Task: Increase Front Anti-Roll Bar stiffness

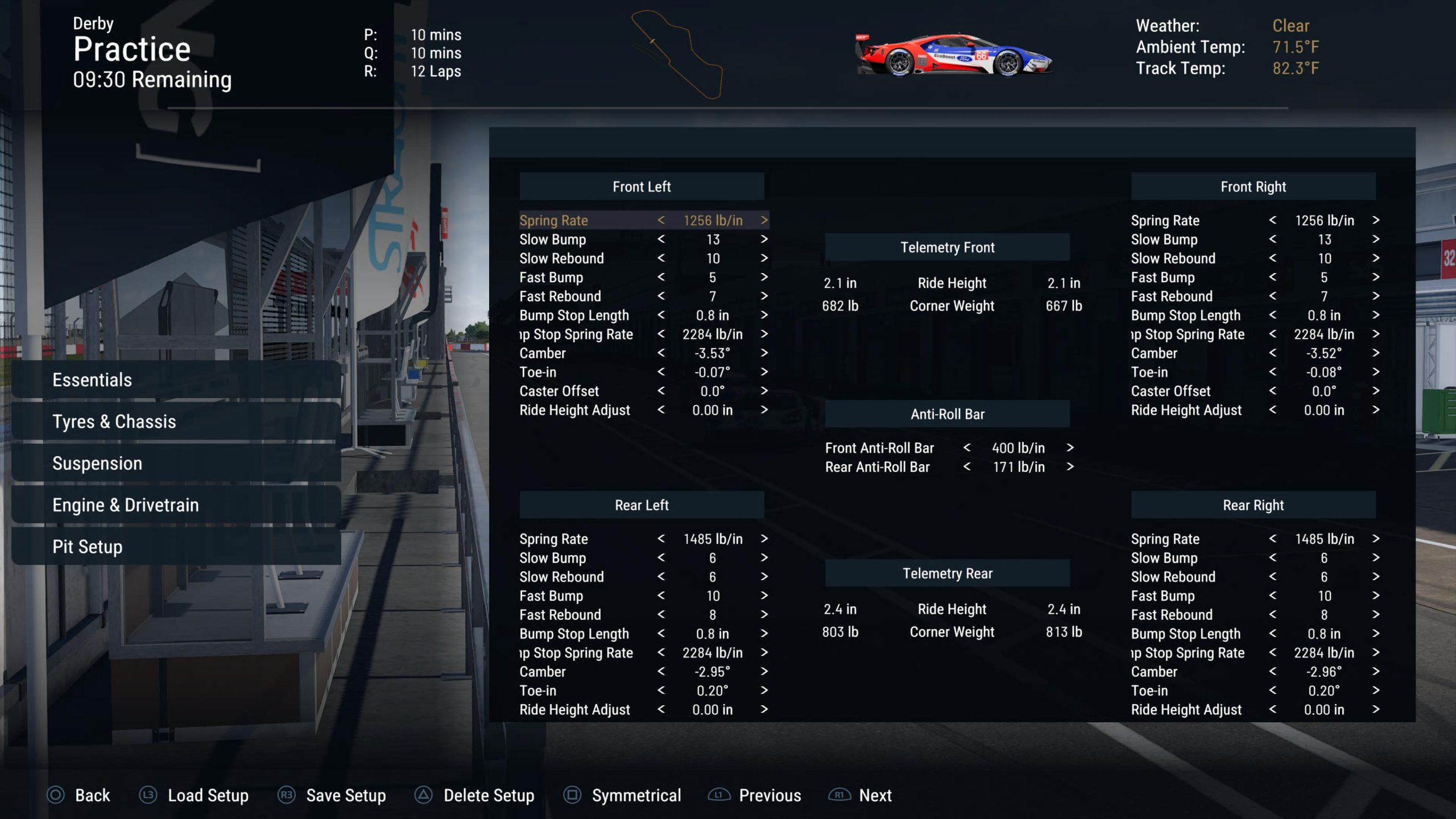Action: (1070, 448)
